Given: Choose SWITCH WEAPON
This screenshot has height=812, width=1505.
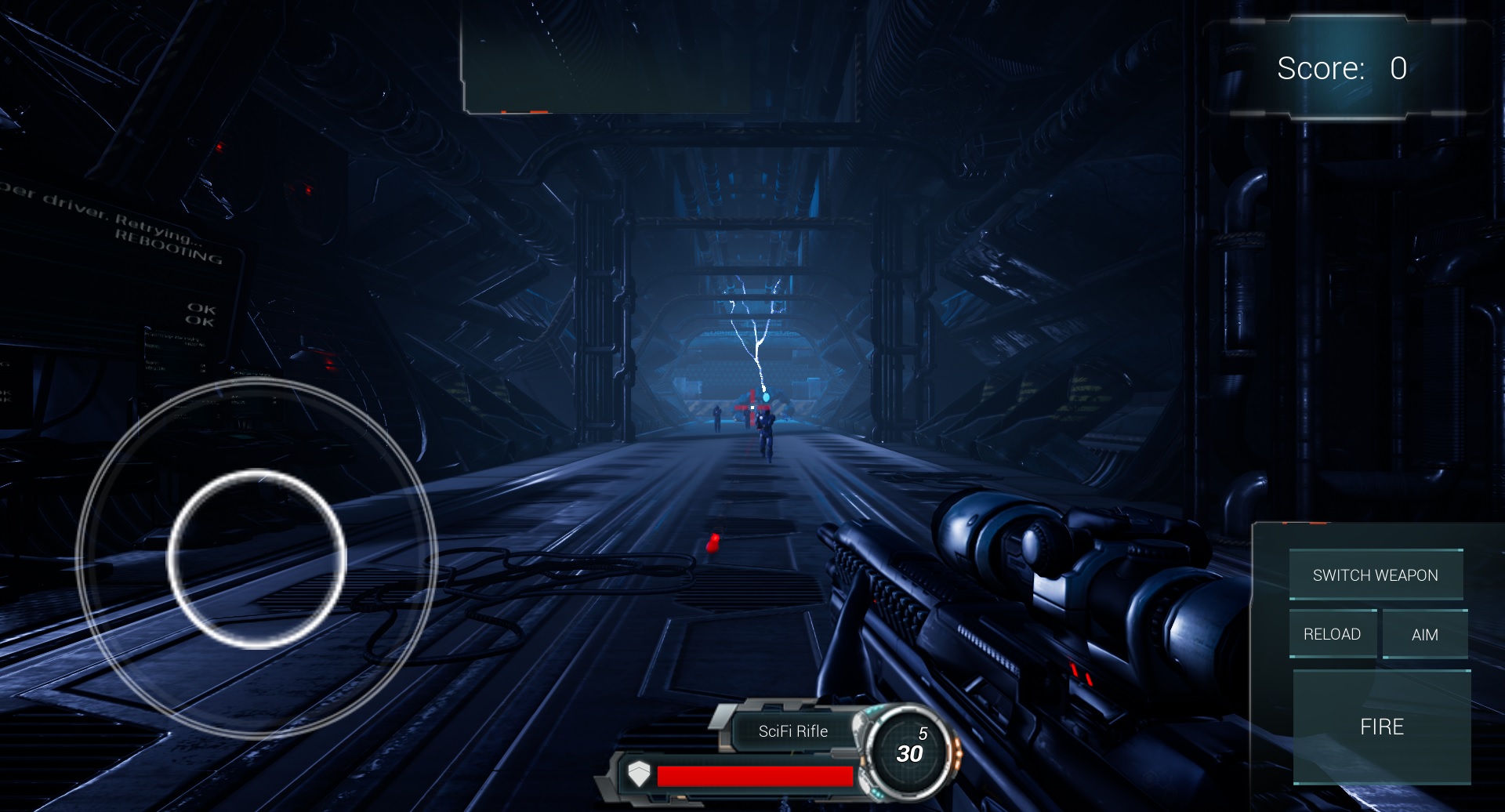Looking at the screenshot, I should point(1375,575).
